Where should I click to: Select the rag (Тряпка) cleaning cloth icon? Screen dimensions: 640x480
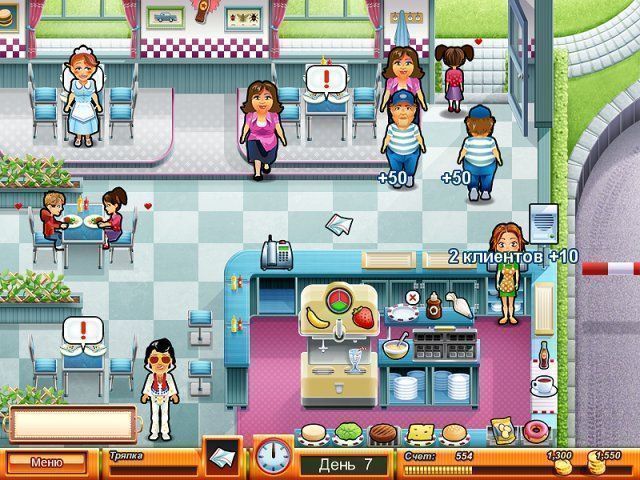(x=222, y=454)
